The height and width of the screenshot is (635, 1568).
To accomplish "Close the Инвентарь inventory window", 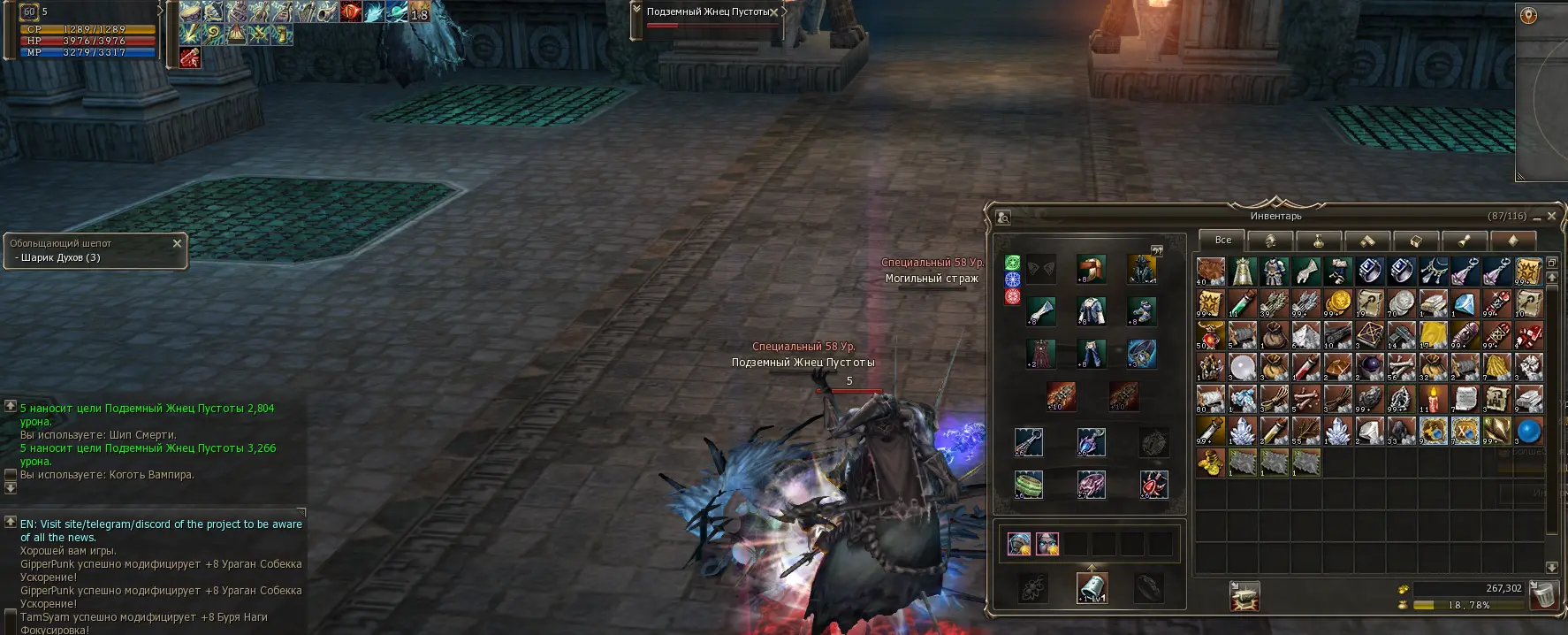I will click(1551, 216).
